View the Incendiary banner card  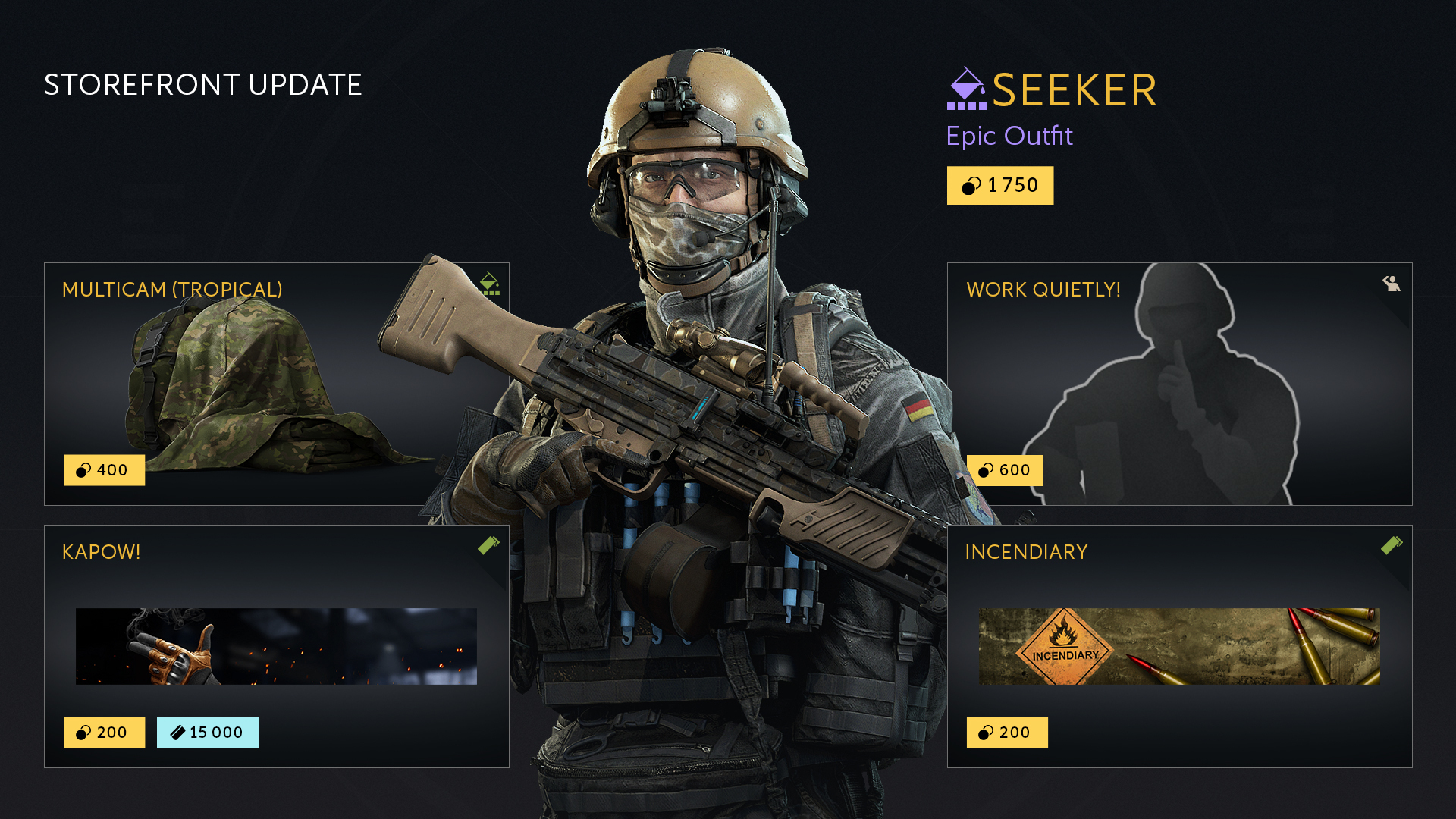(1179, 646)
